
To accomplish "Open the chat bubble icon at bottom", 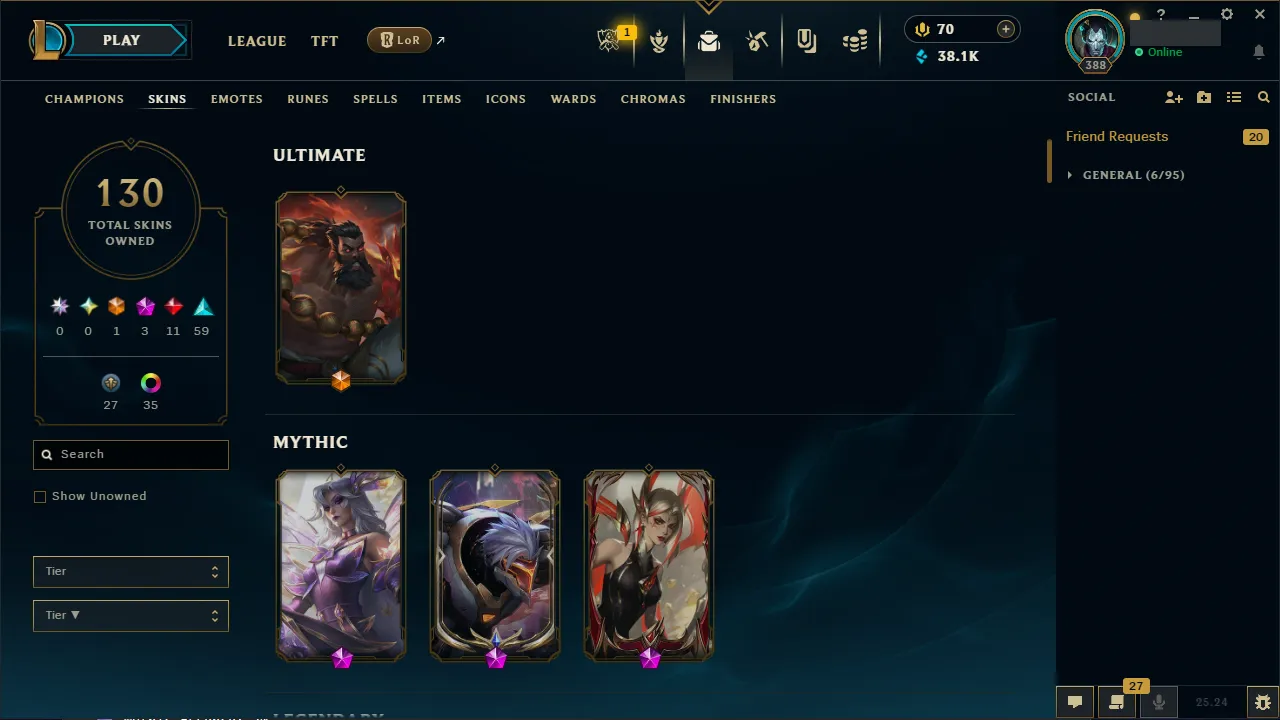I will coord(1075,701).
